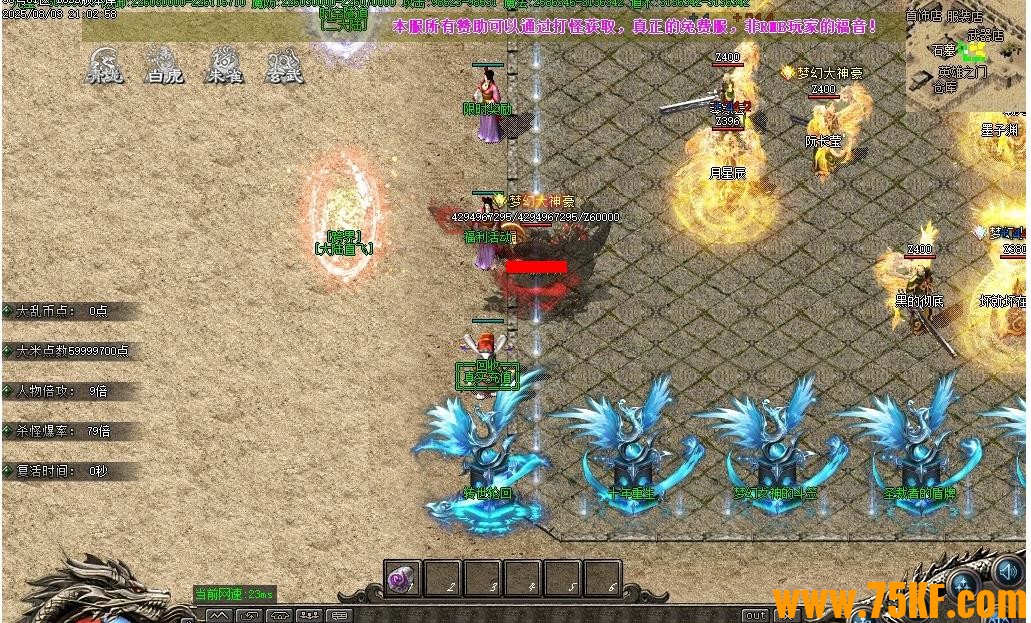Screen dimensions: 1031x623
Task: Choose the 玄武 (Black Tortoise) icon
Action: (x=285, y=65)
